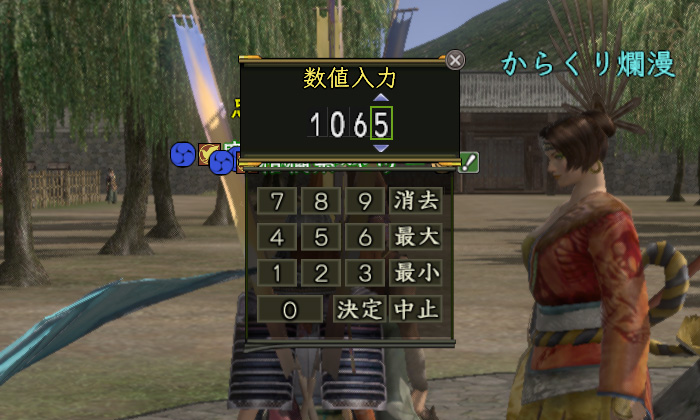Confirm the number with 決定

click(358, 309)
